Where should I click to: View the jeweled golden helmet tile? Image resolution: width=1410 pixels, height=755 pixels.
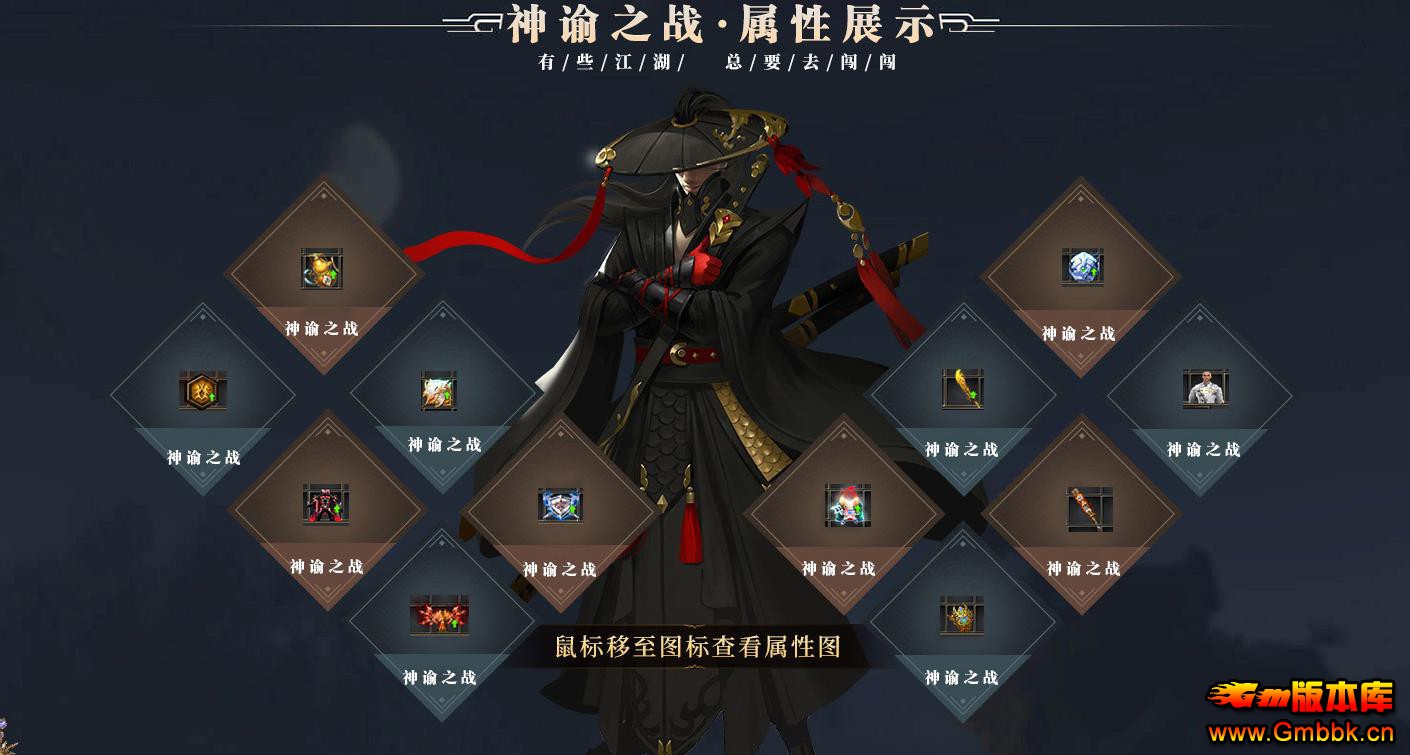(962, 615)
